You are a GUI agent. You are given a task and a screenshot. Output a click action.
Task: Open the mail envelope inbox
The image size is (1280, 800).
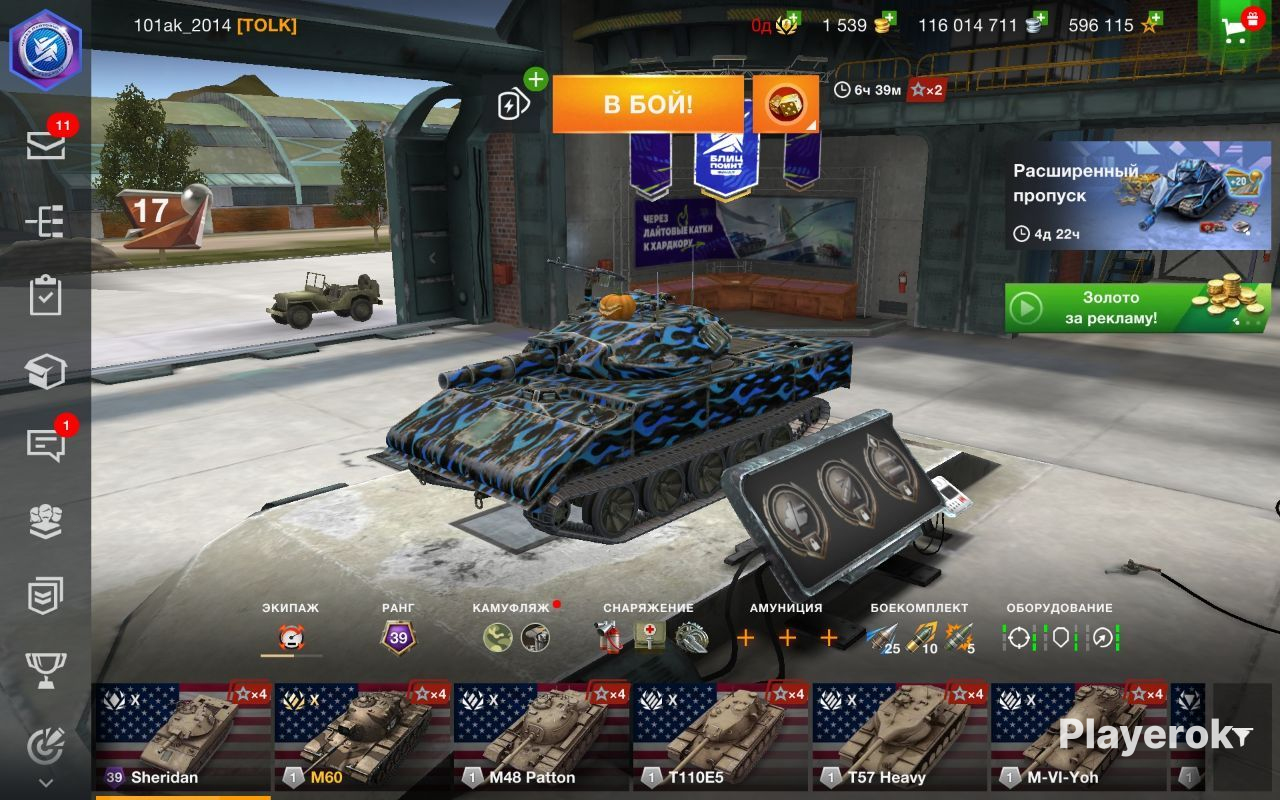46,146
